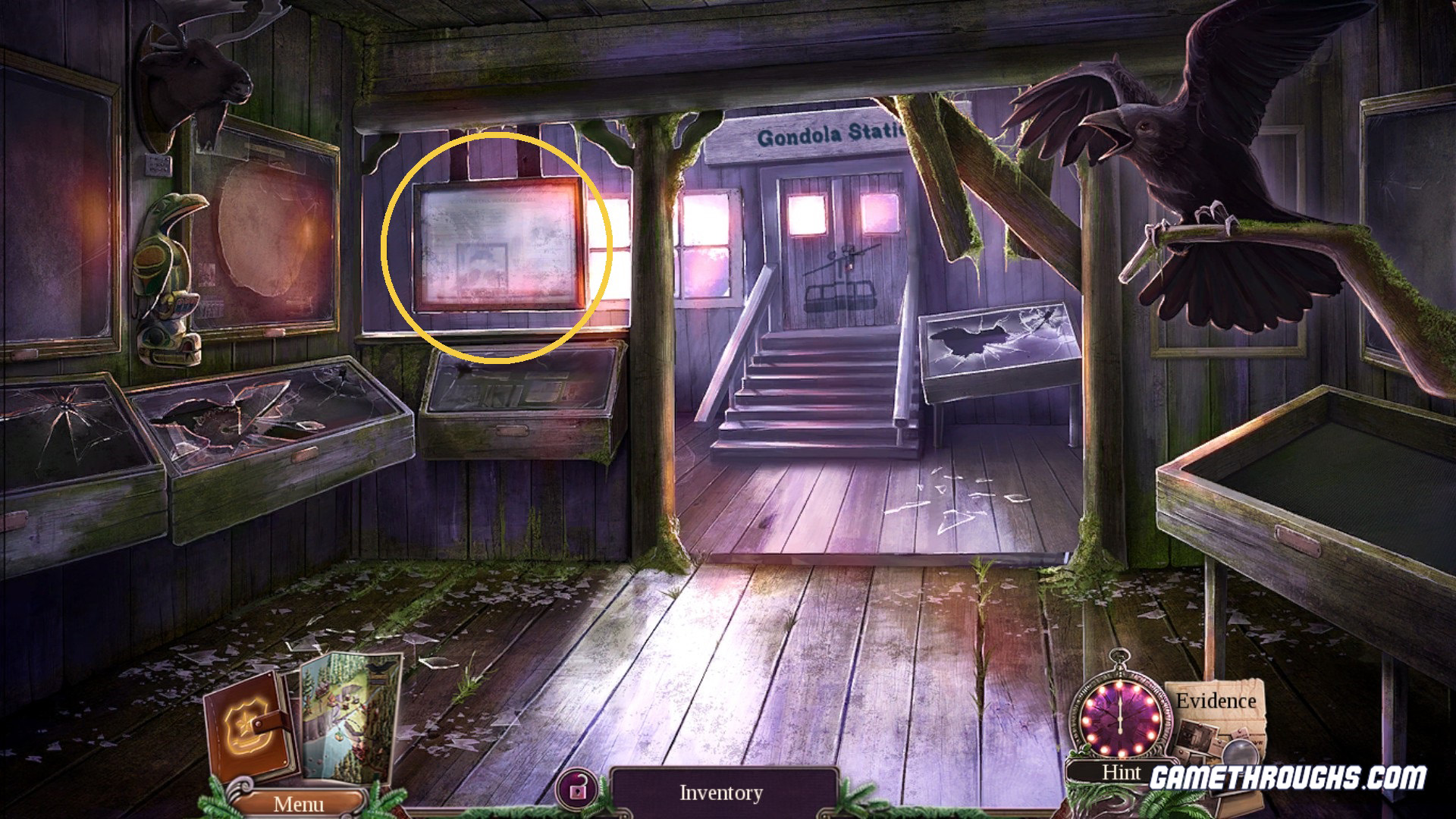Open the Menu button
This screenshot has height=819, width=1456.
point(298,803)
